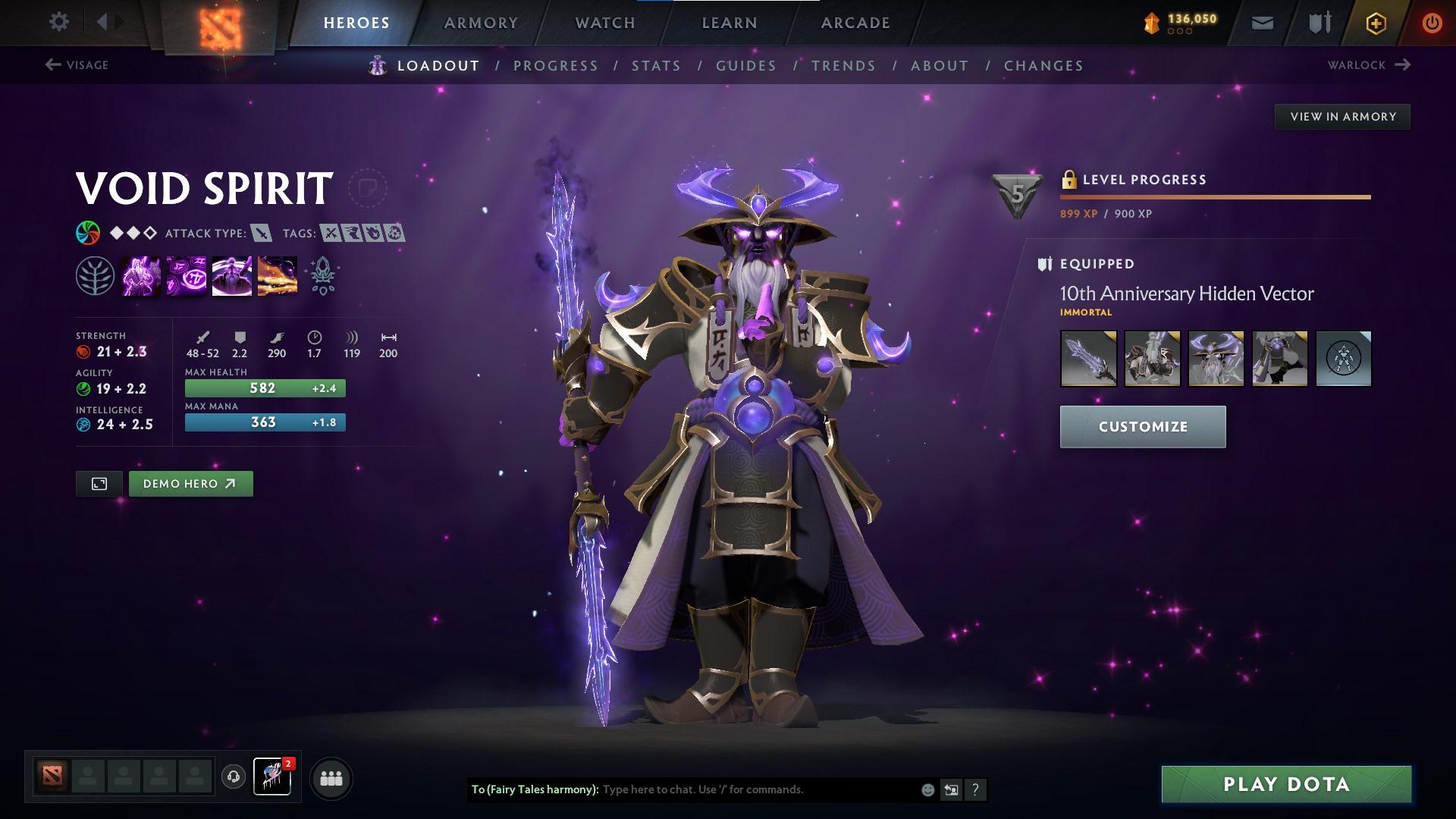Viewport: 1456px width, 819px height.
Task: Open View in Armory link
Action: coord(1342,116)
